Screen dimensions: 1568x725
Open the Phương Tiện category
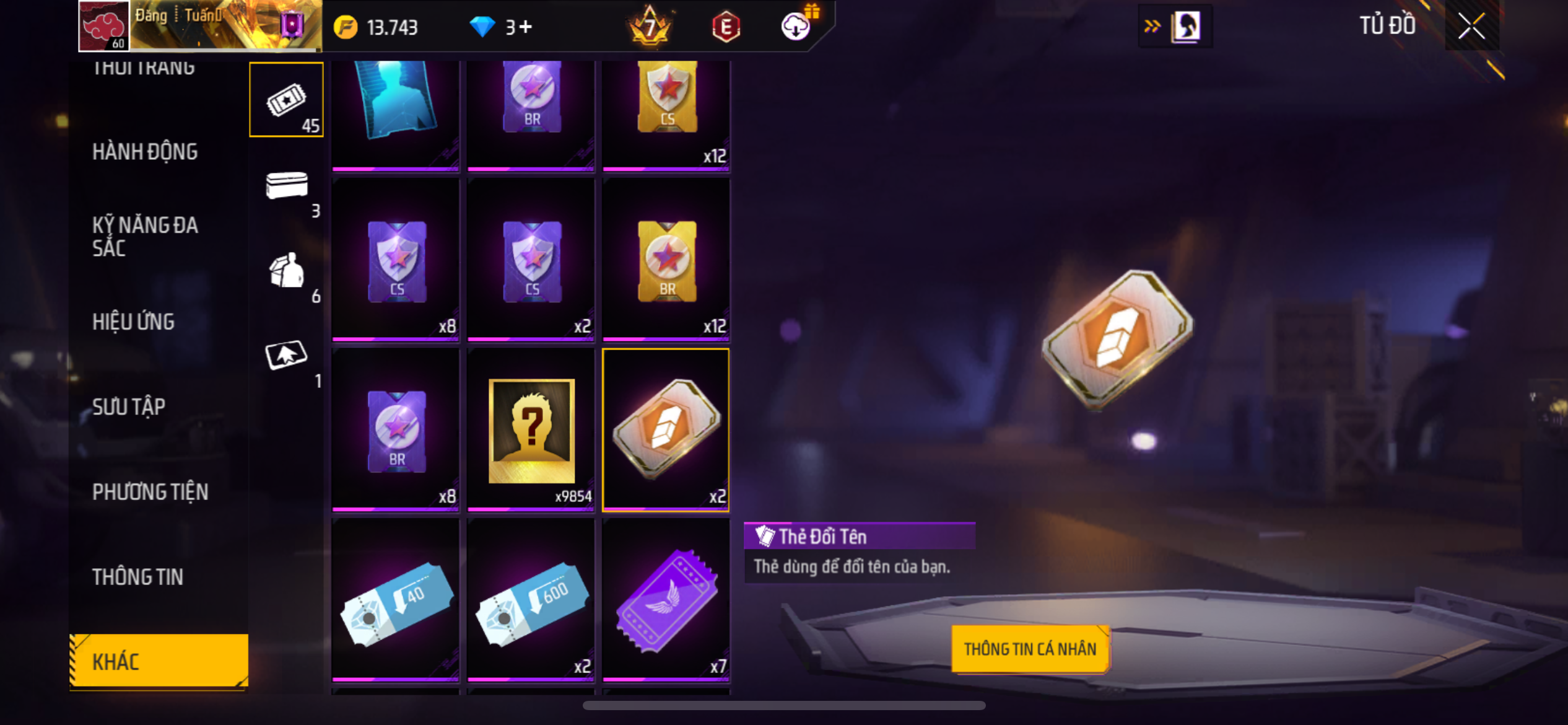click(x=150, y=492)
